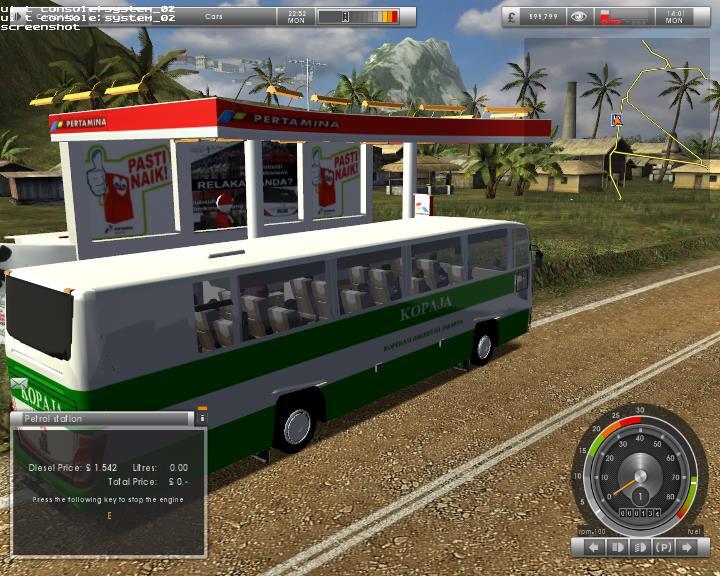Viewport: 720px width, 576px height.
Task: Click the petrol station info icon
Action: click(x=201, y=419)
